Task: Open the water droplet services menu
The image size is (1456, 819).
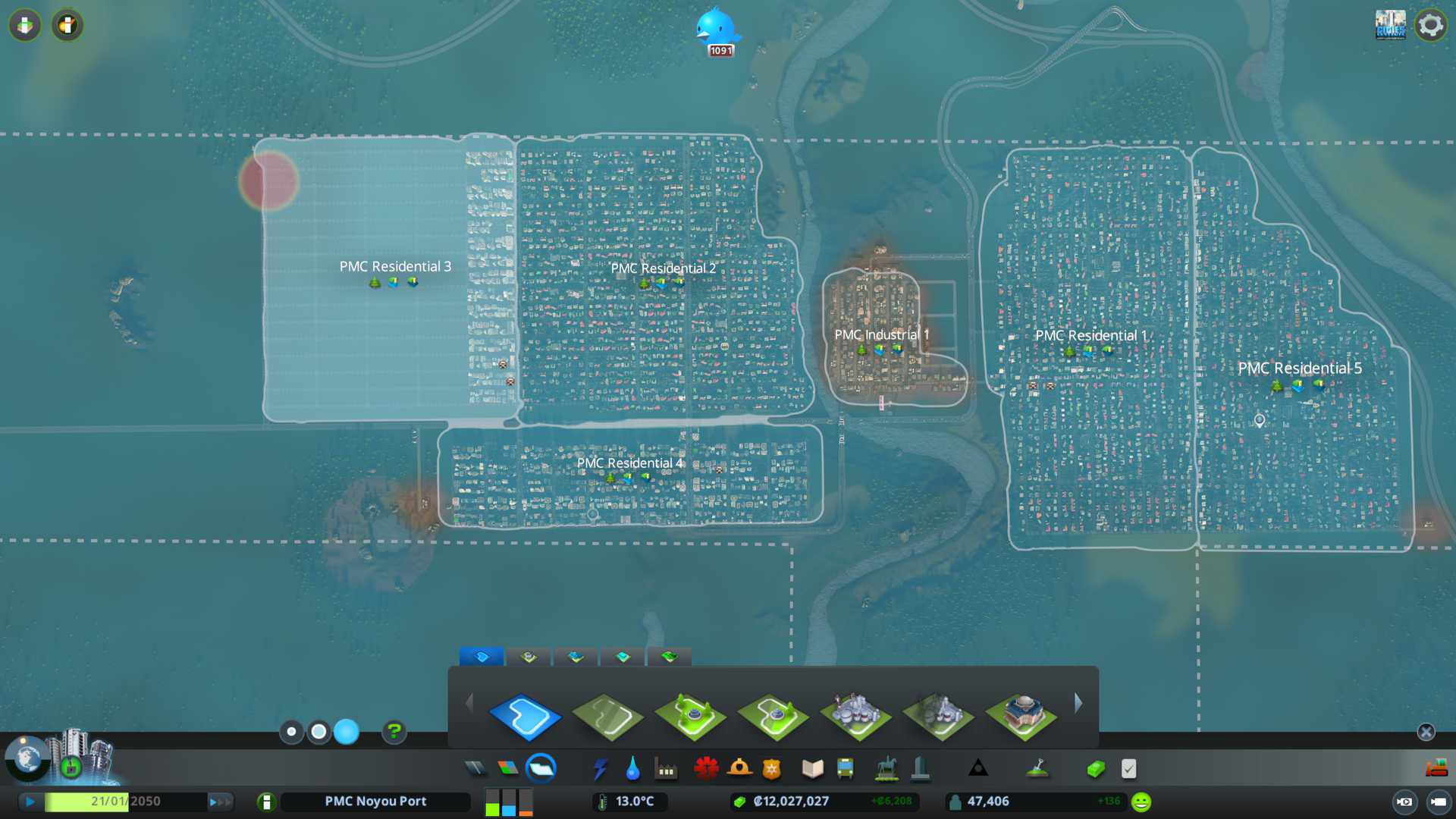Action: pos(632,769)
